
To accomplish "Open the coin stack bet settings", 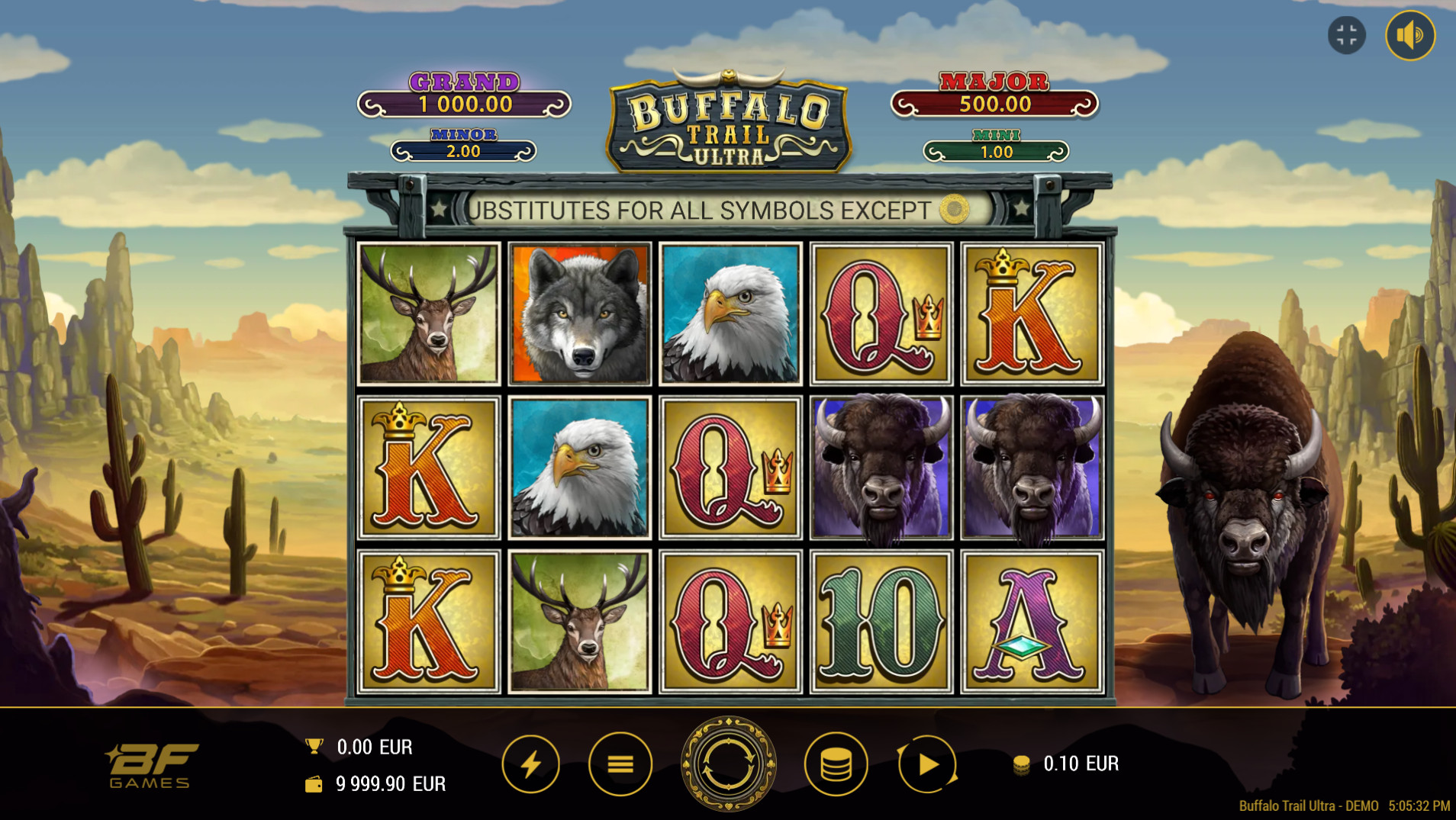I will pyautogui.click(x=836, y=764).
